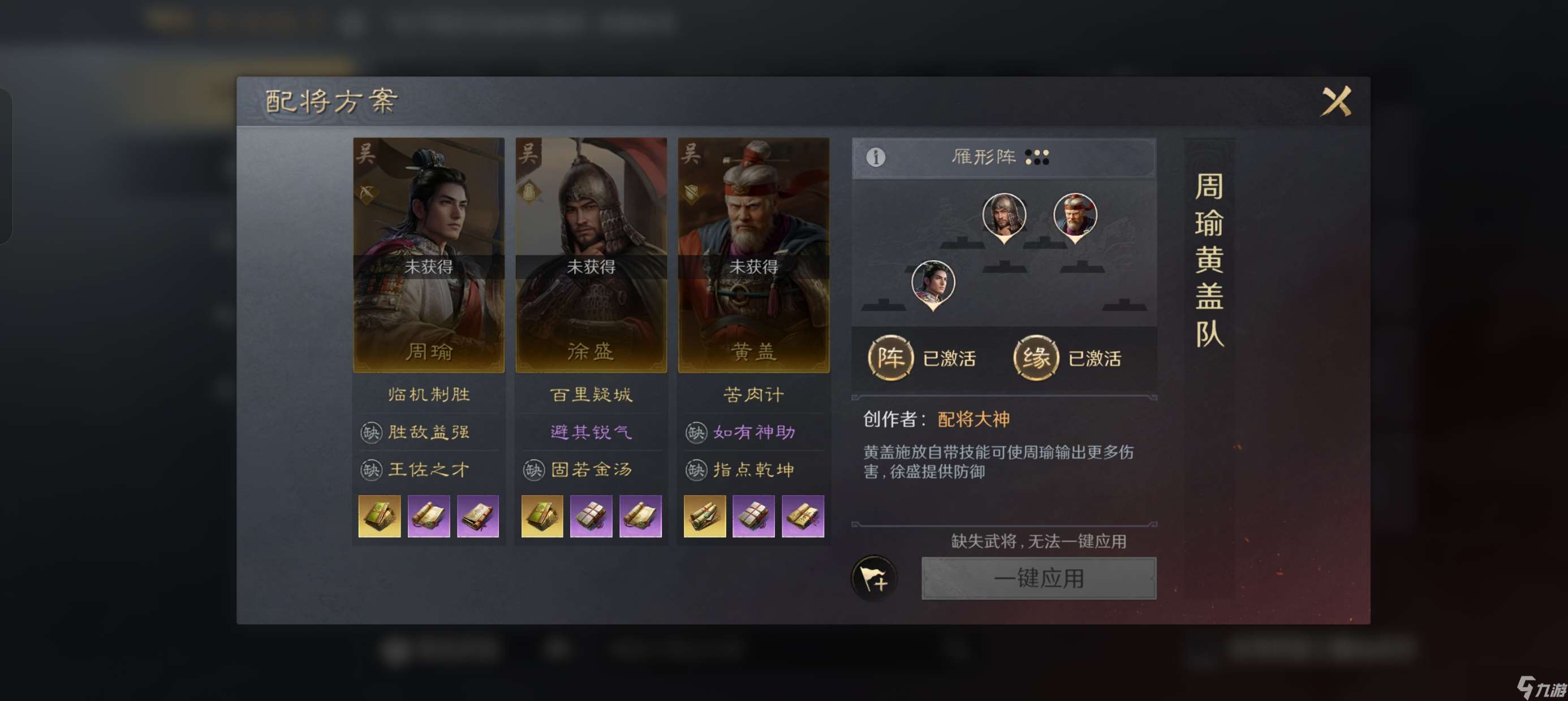Click the flag-plus save team icon
The image size is (1568, 701).
click(x=875, y=579)
